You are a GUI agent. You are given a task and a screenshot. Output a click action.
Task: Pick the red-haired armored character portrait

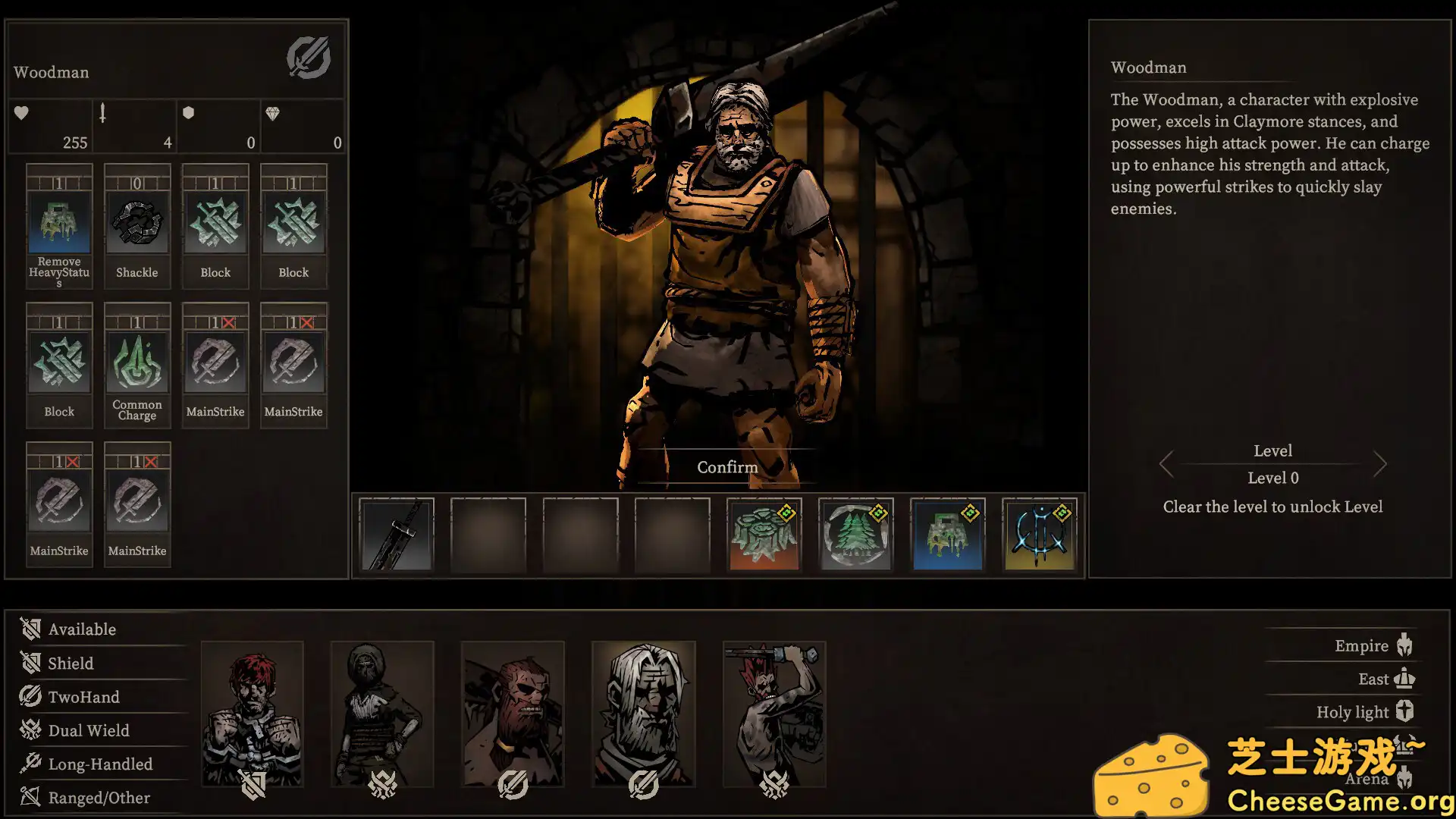[253, 714]
